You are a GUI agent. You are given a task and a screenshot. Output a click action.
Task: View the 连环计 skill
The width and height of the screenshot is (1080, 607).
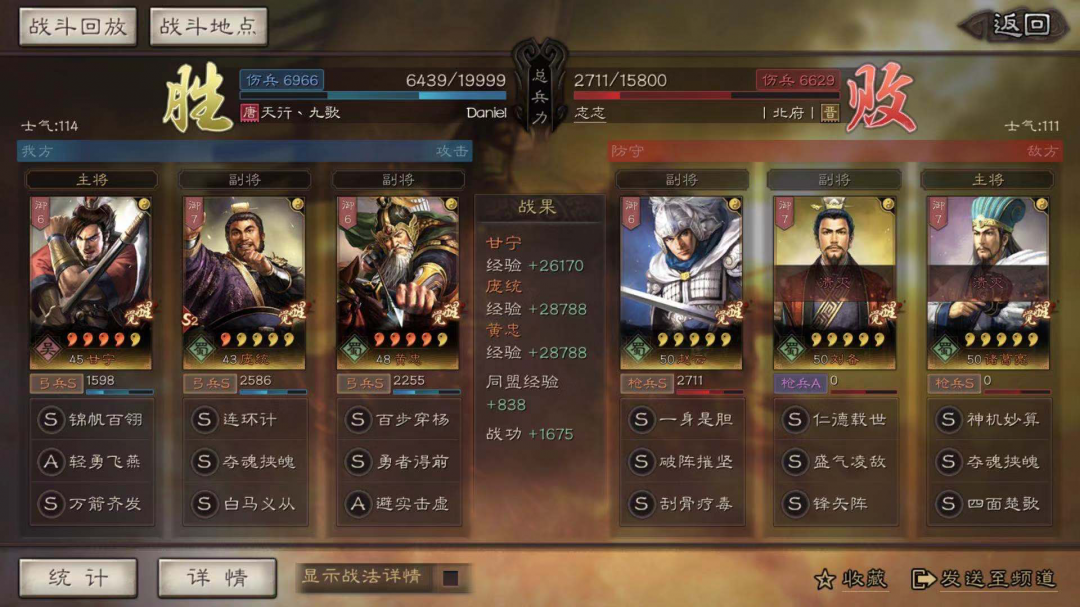coord(245,419)
